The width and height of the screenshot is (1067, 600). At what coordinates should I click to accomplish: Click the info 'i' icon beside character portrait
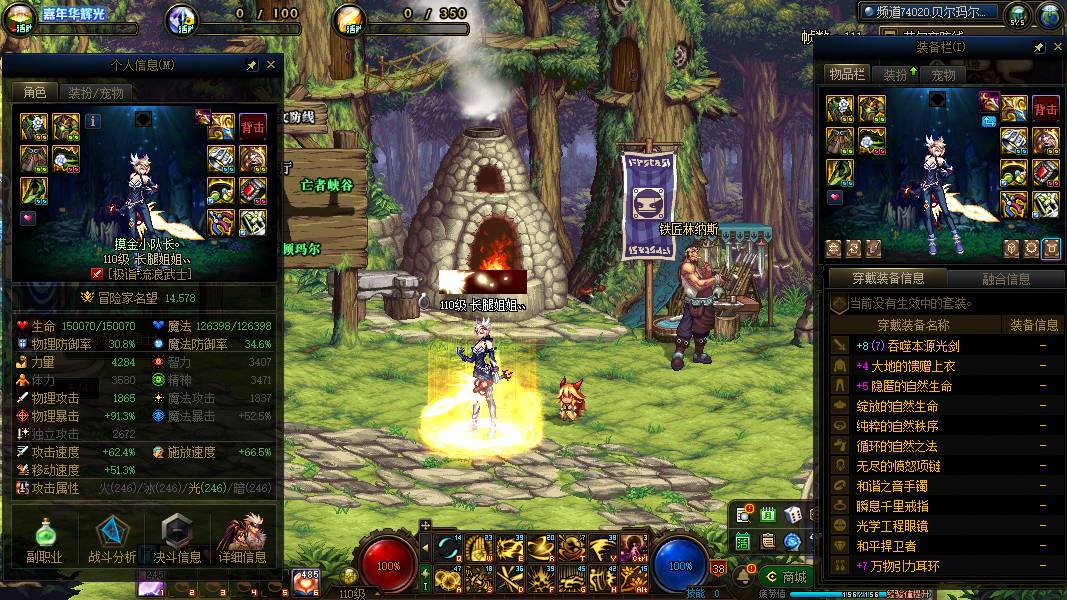[x=94, y=121]
